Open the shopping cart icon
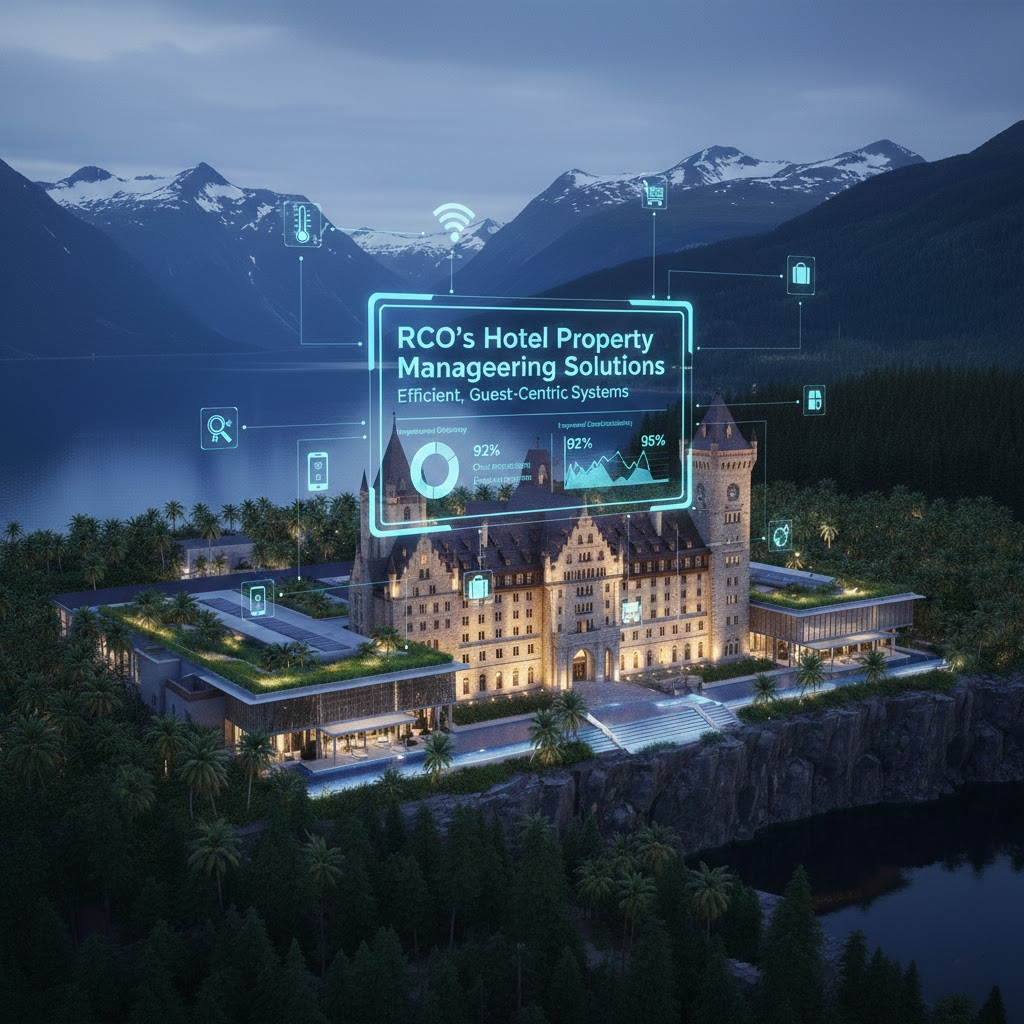Image resolution: width=1024 pixels, height=1024 pixels. (653, 193)
